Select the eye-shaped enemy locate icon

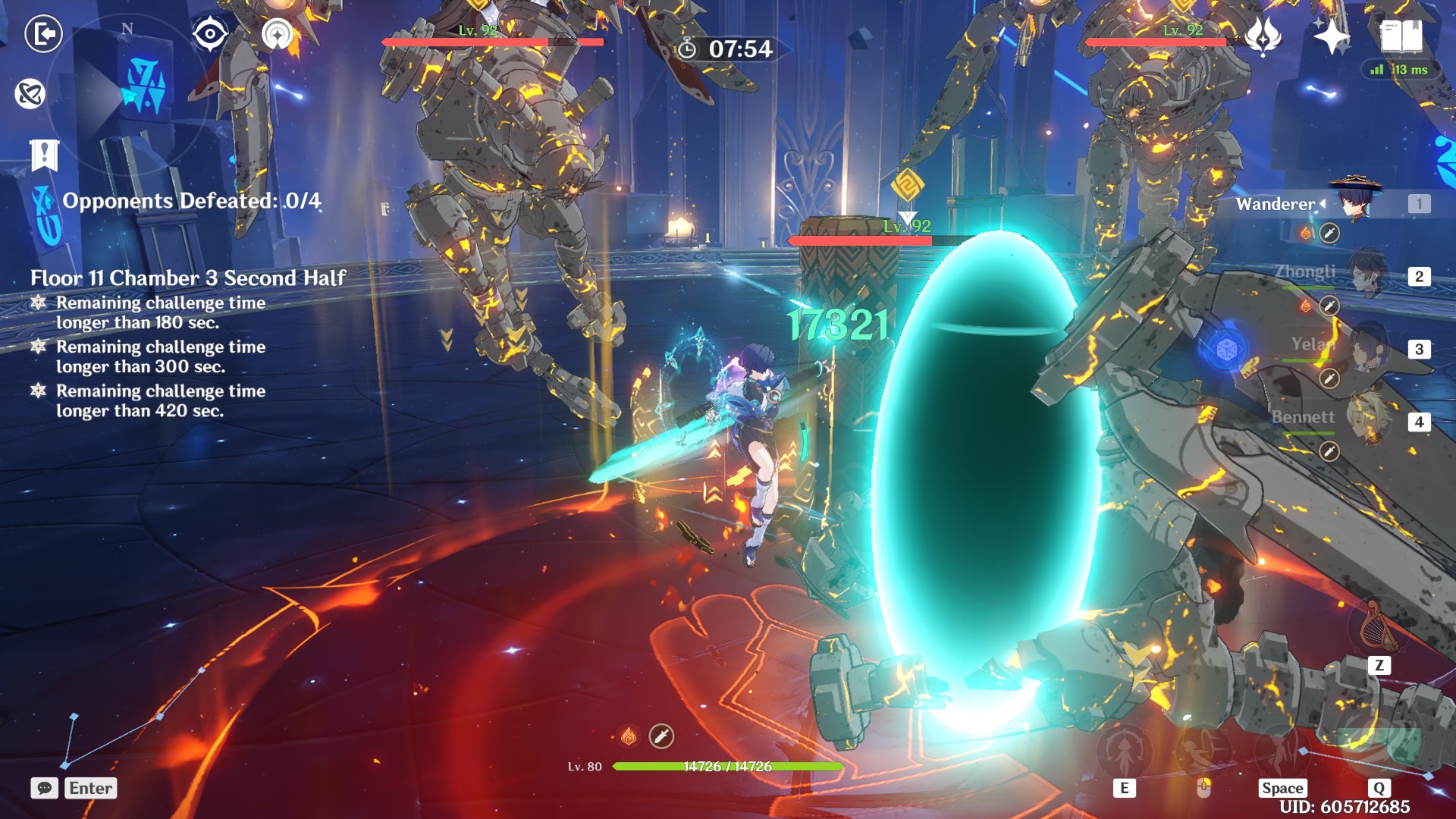click(210, 32)
